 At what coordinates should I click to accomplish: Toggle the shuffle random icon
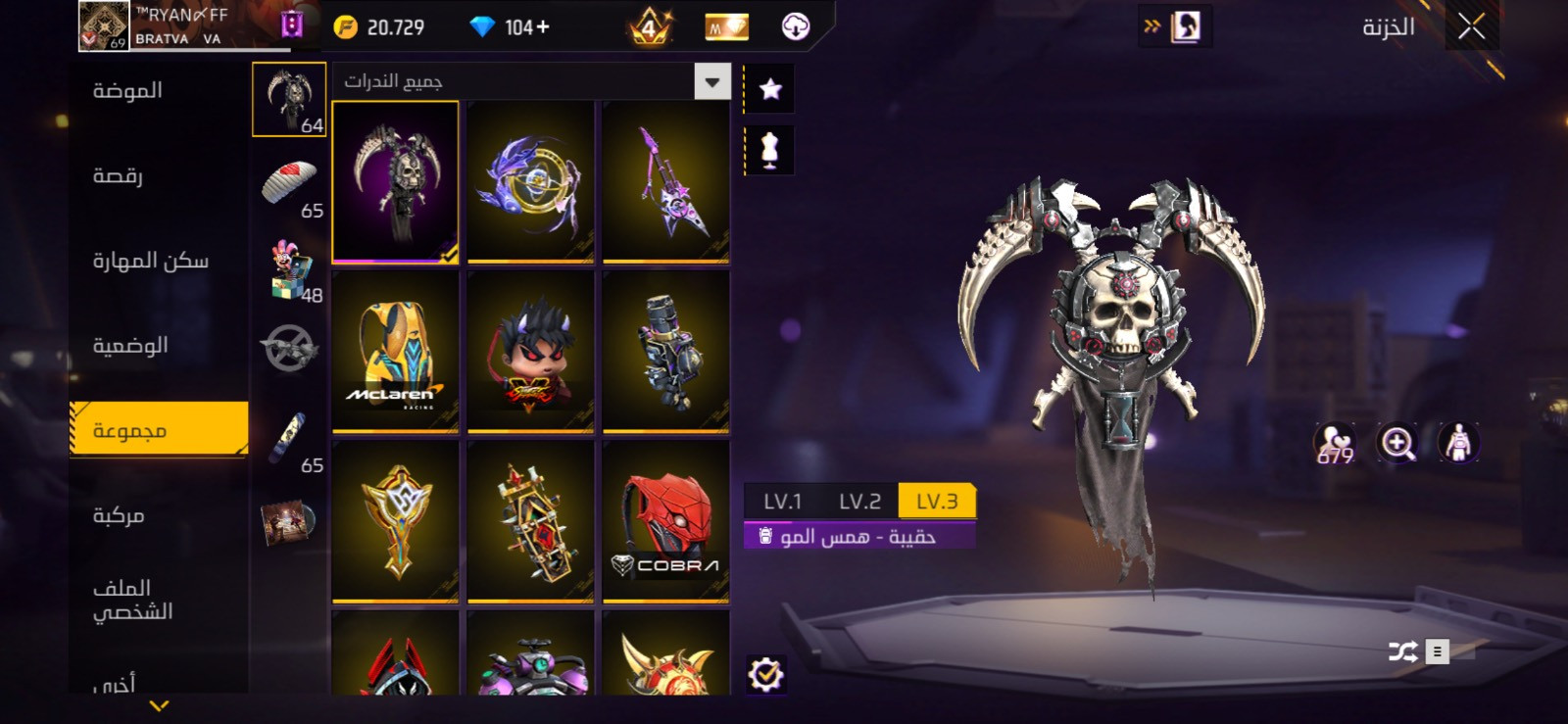coord(1402,652)
